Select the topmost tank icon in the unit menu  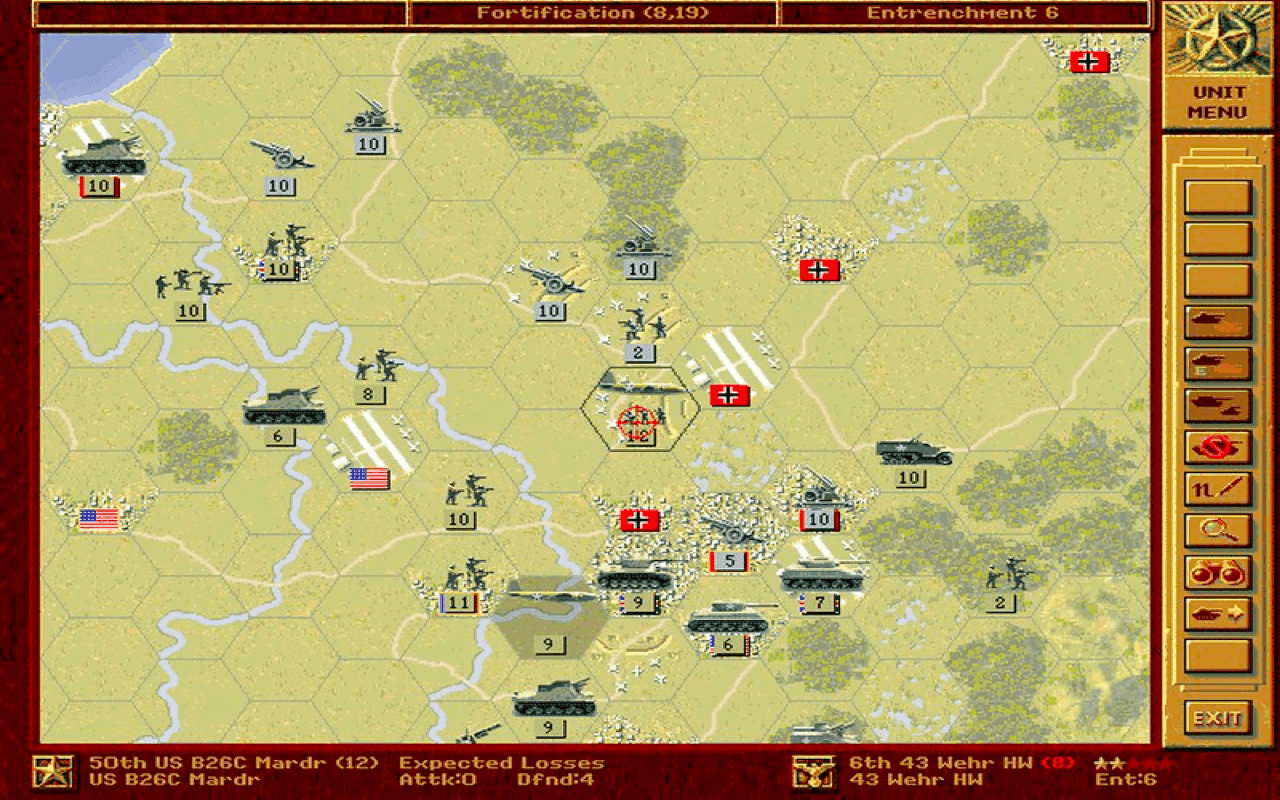tap(1216, 323)
